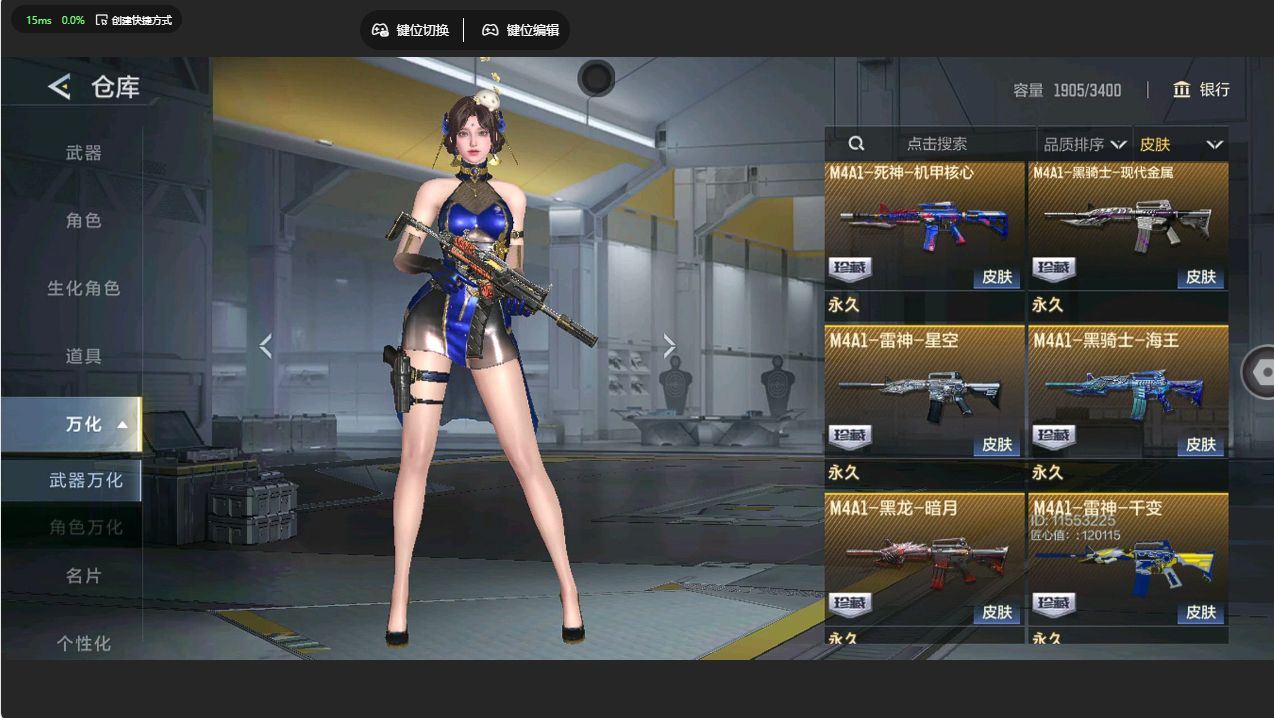Screen dimensions: 1274x718
Task: Open the 品质排序 sort dropdown
Action: [x=1084, y=145]
